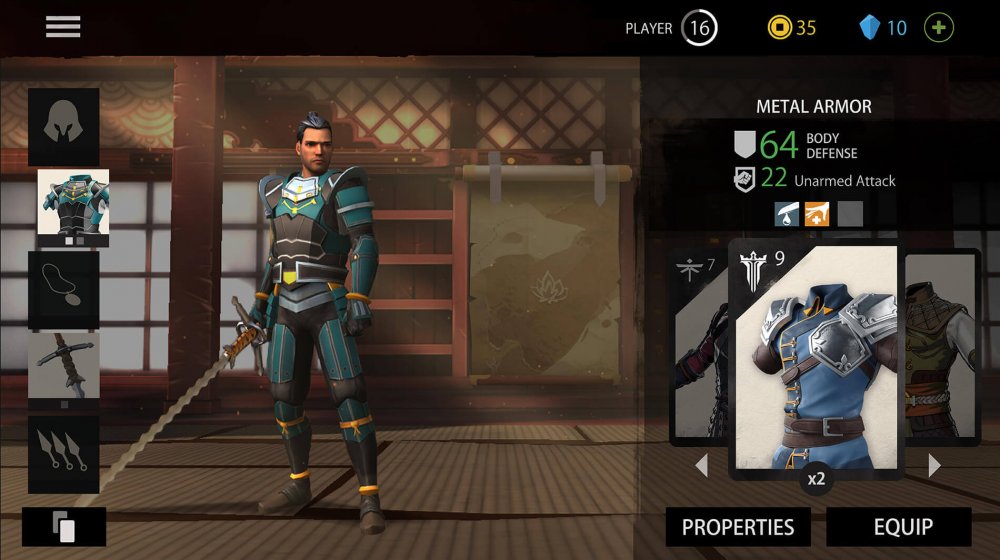1000x560 pixels.
Task: Pick the dark red armor card
Action: tap(700, 345)
